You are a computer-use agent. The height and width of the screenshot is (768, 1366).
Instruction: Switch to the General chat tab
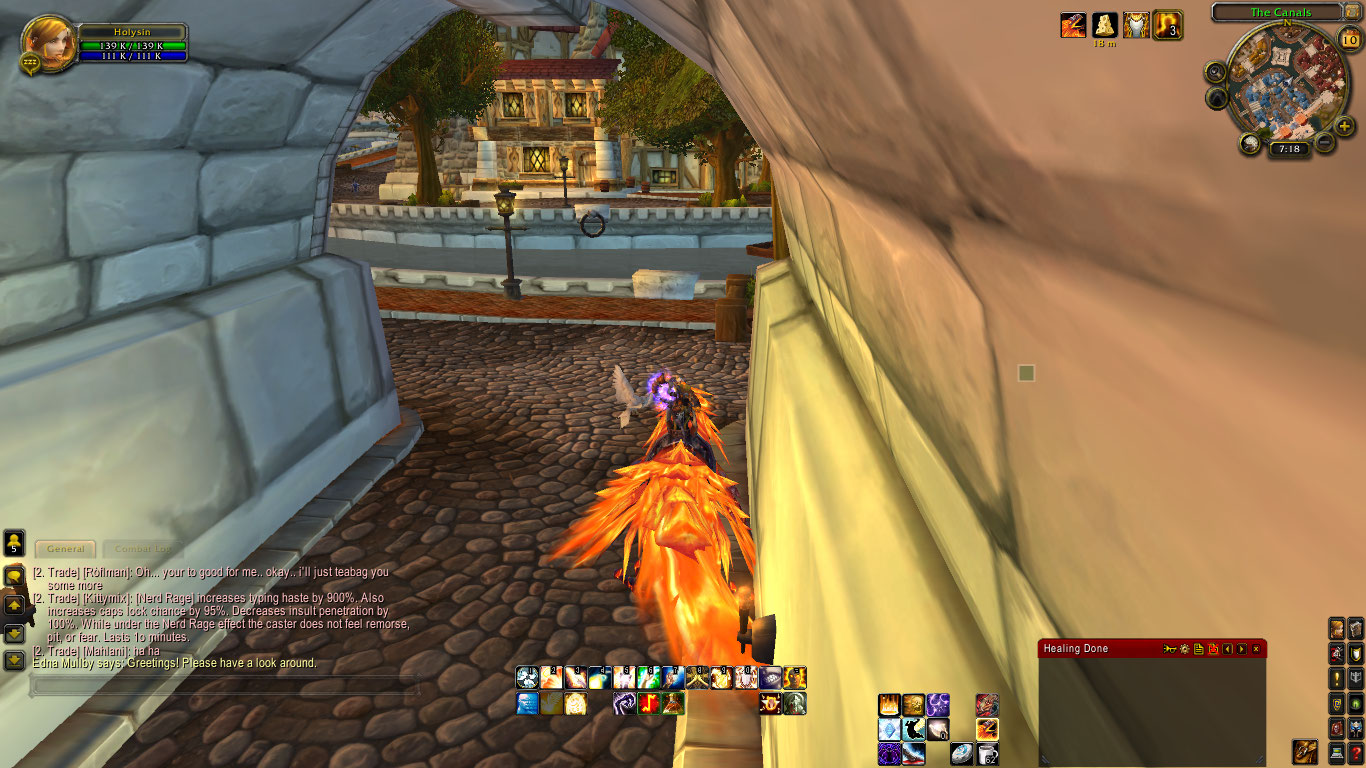click(66, 549)
